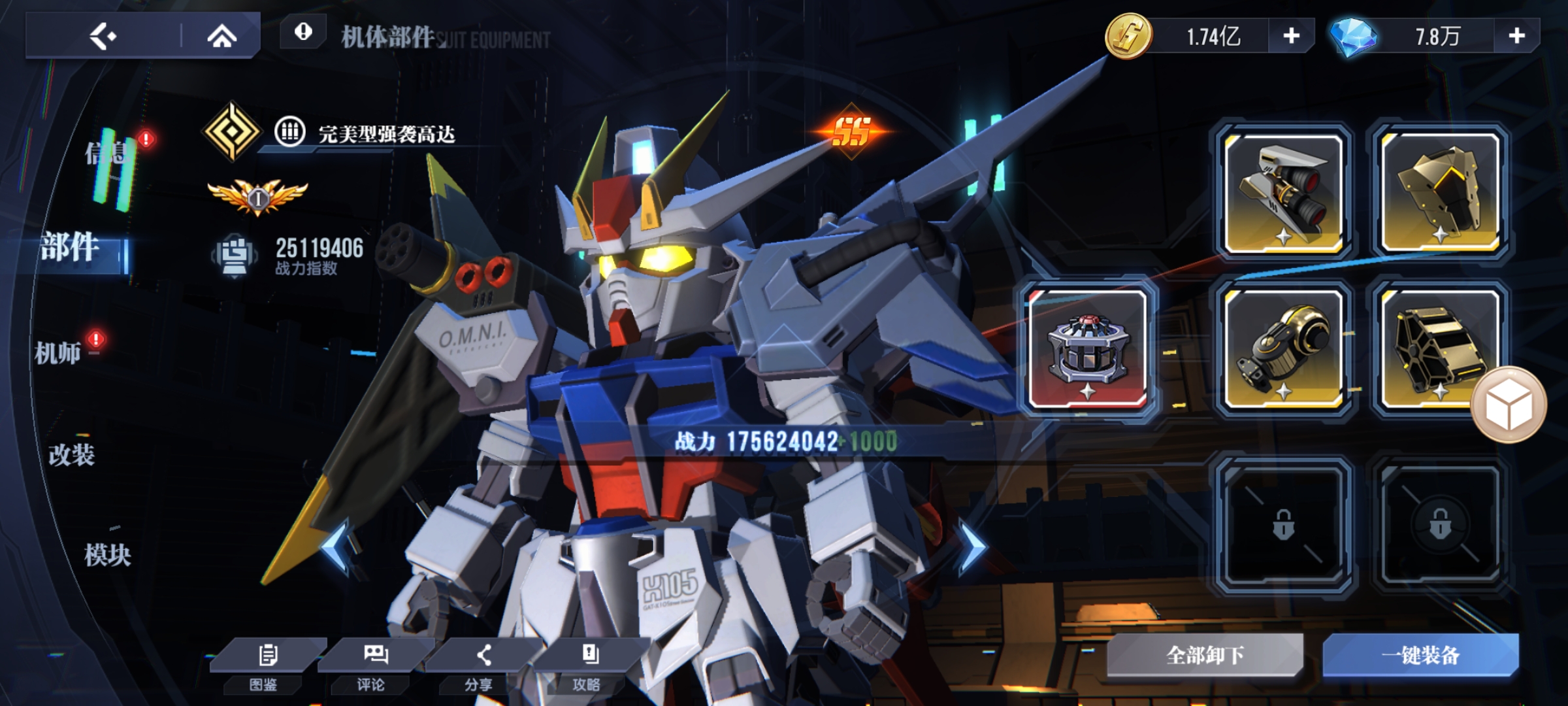This screenshot has width=1568, height=706.
Task: Switch to the next mobile suit
Action: 972,547
